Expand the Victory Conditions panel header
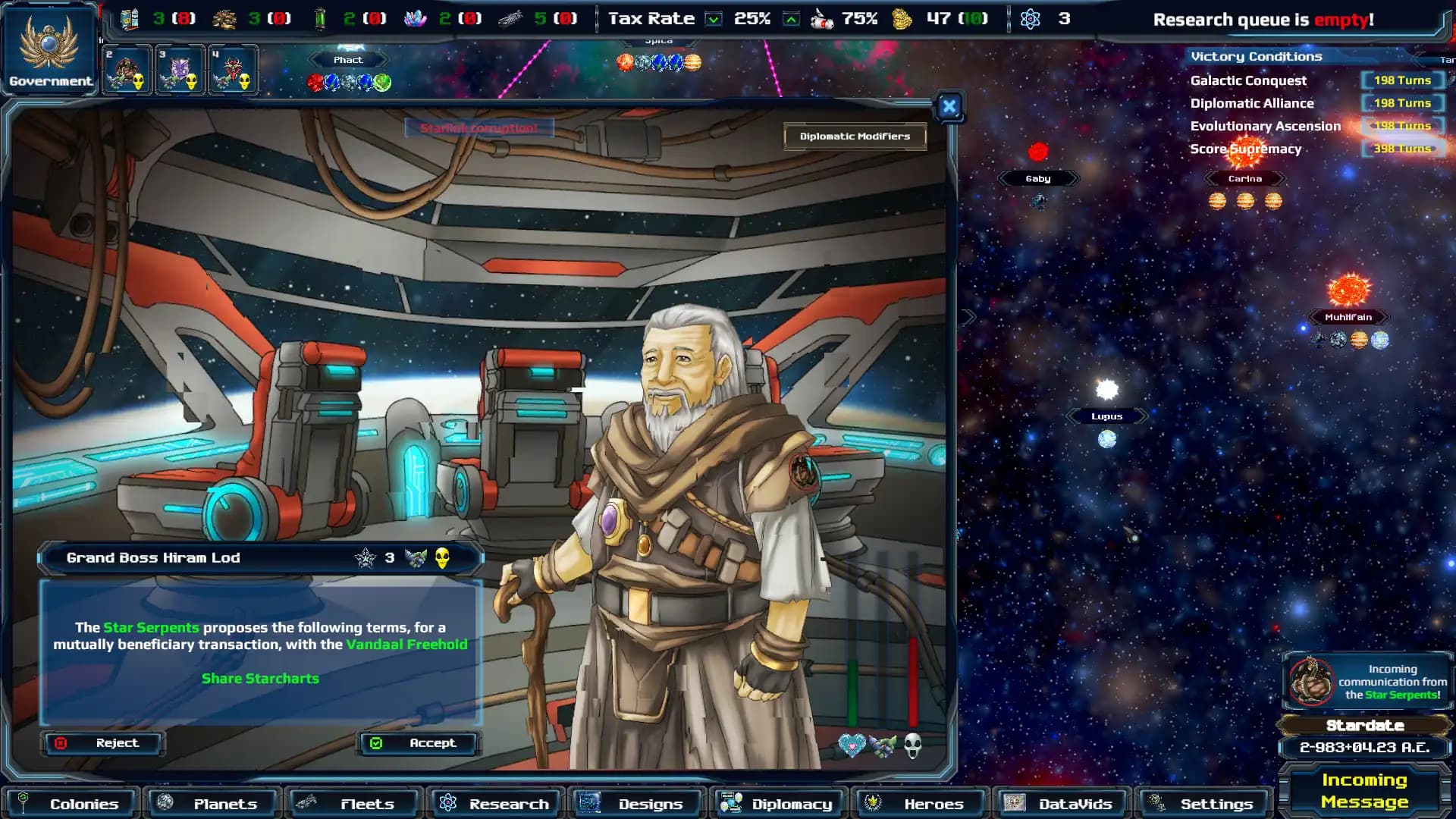 1255,56
